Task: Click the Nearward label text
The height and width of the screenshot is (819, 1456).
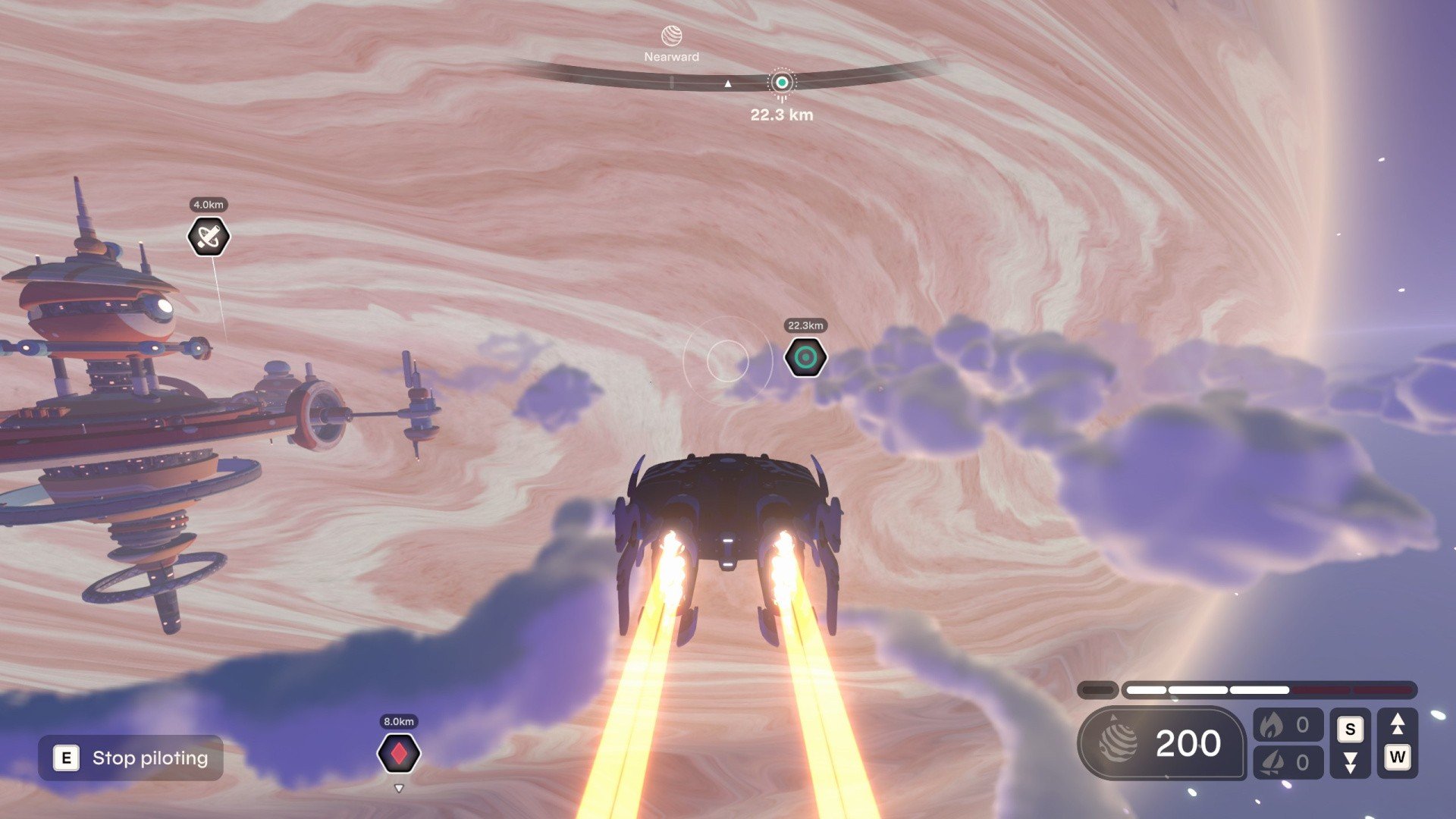Action: (671, 55)
